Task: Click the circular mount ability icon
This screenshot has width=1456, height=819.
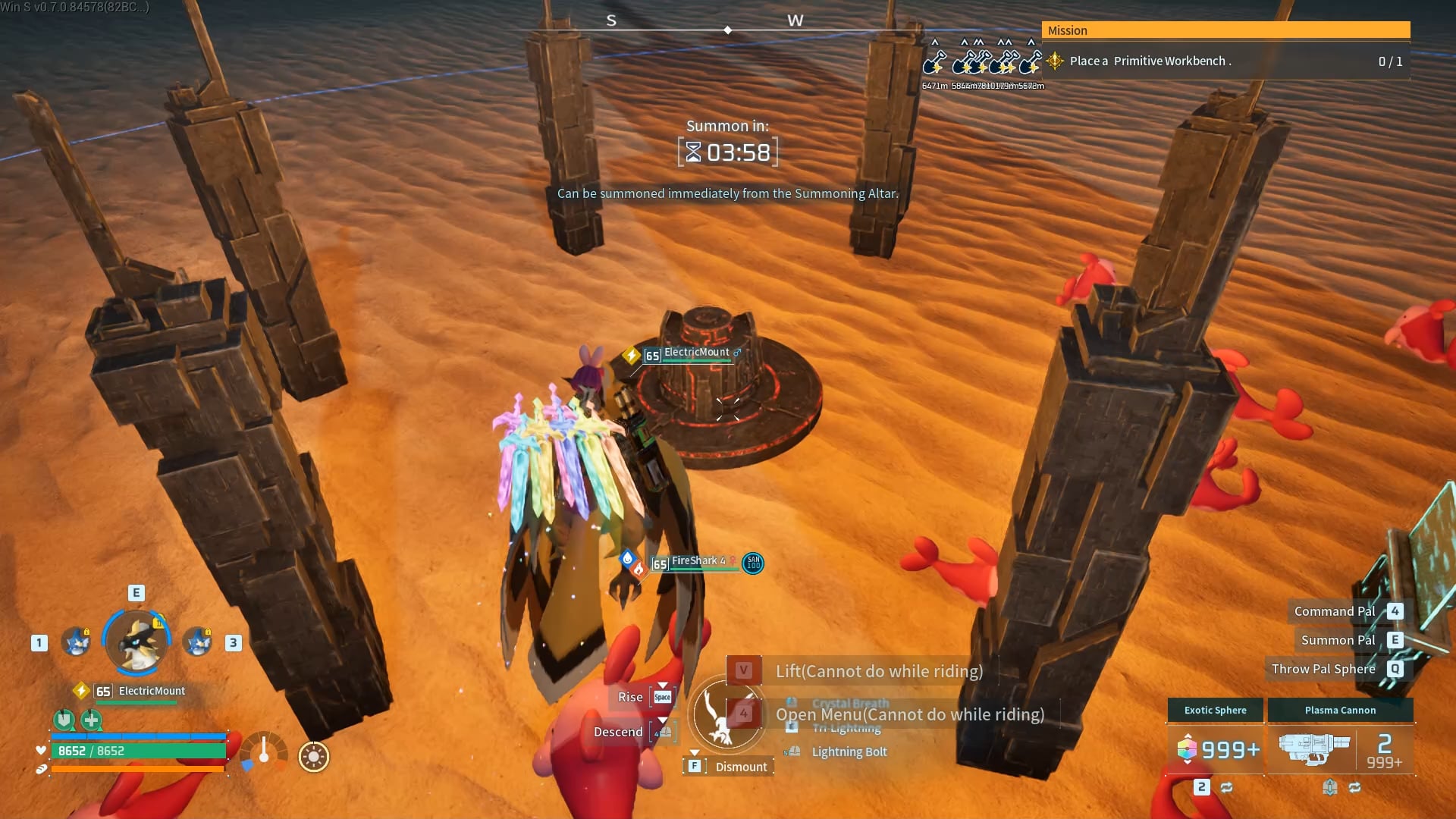Action: (x=726, y=714)
